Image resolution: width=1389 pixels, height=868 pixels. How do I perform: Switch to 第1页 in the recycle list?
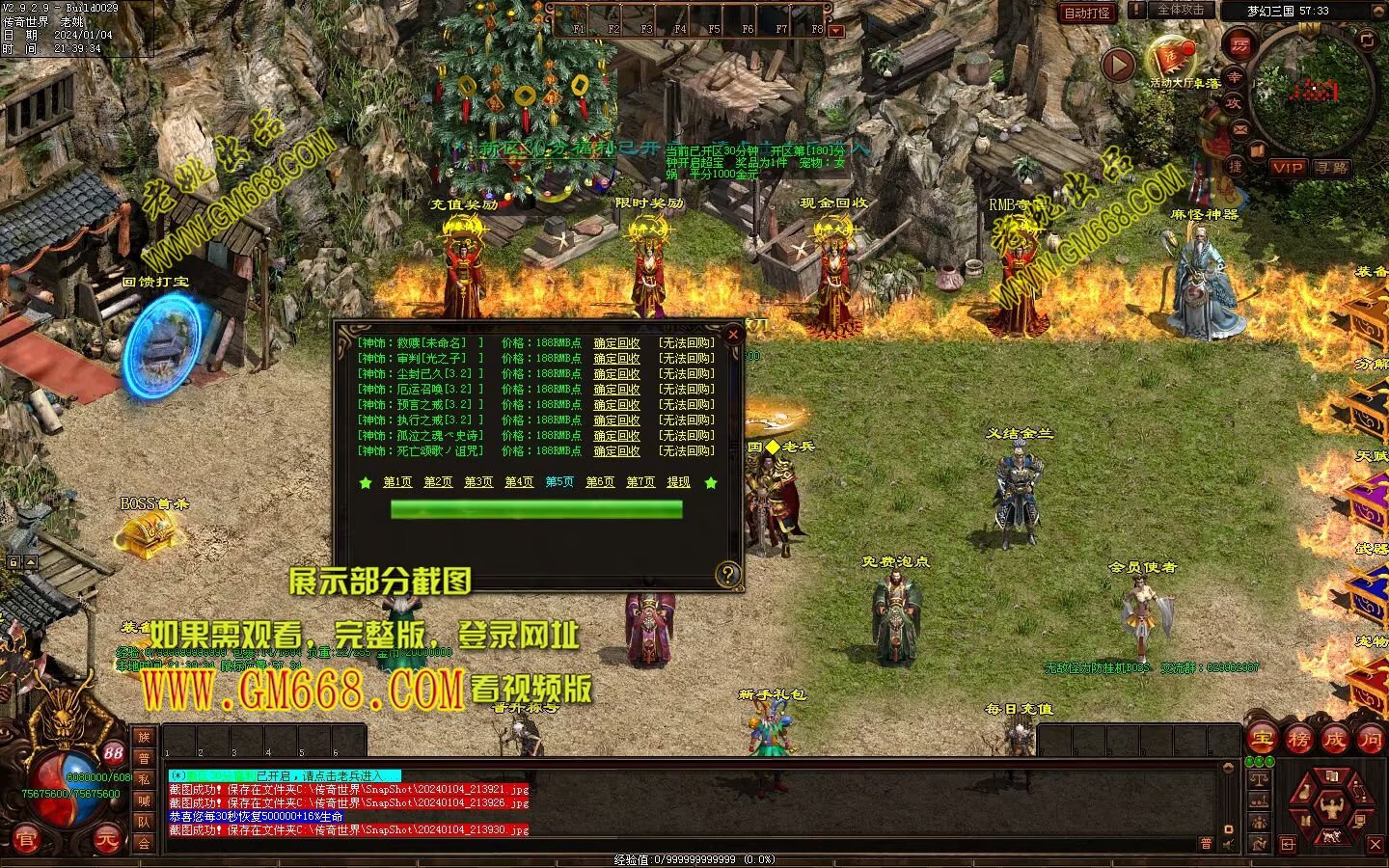click(x=397, y=482)
